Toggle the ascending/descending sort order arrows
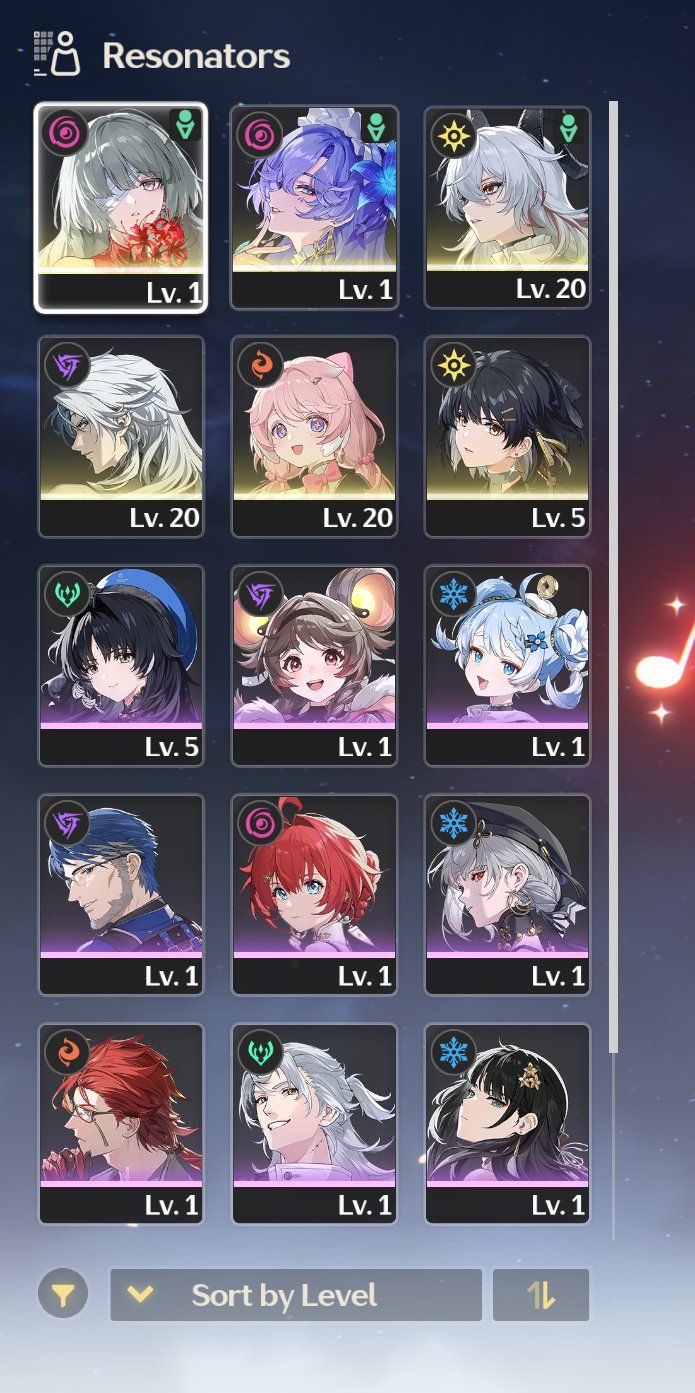 pos(541,1296)
